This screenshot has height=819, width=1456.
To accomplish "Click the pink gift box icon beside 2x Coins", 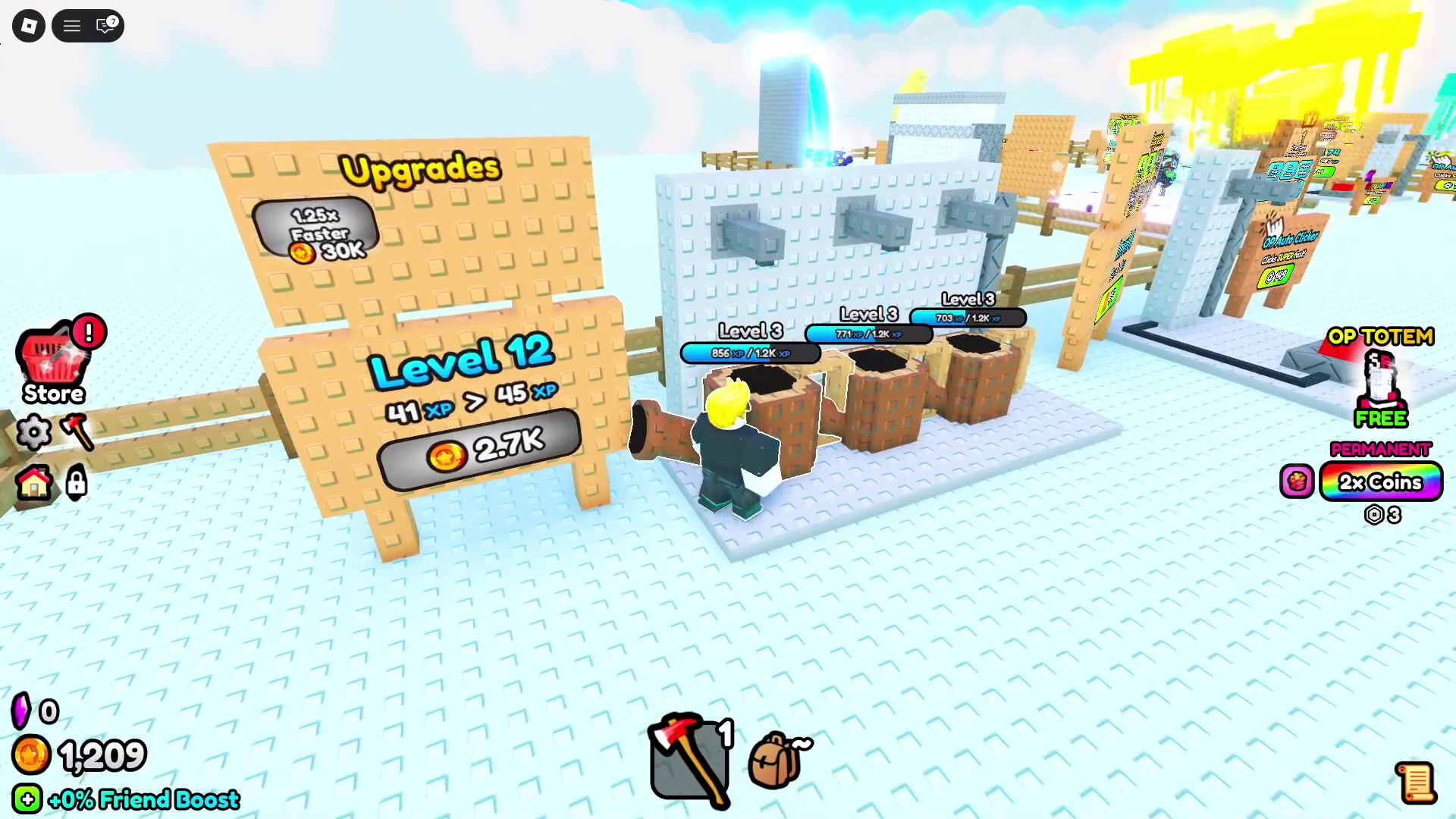I will click(x=1298, y=482).
